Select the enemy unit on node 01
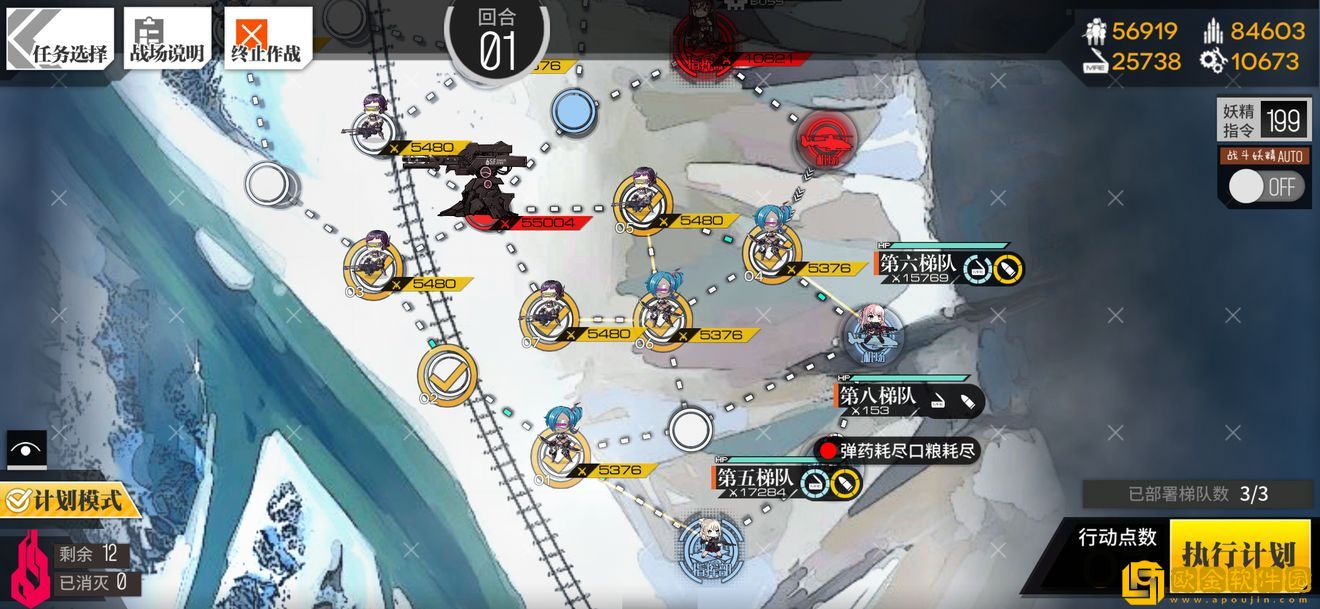This screenshot has width=1320, height=609. pos(560,450)
